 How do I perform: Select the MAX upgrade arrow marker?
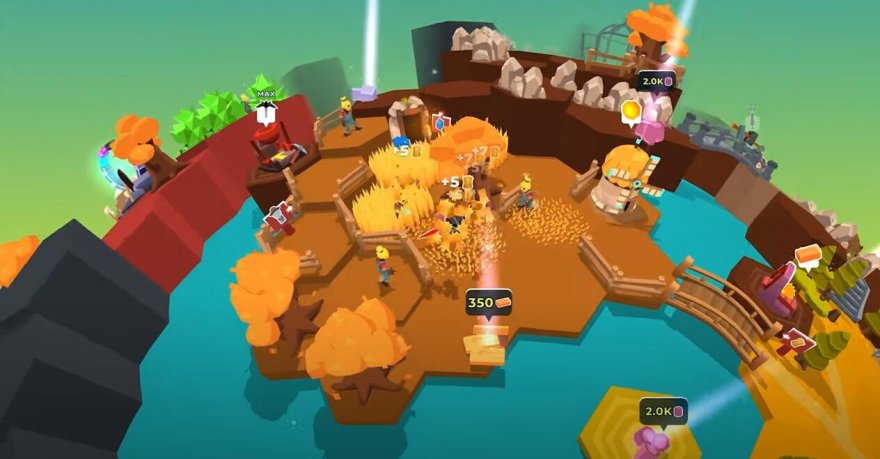click(265, 110)
